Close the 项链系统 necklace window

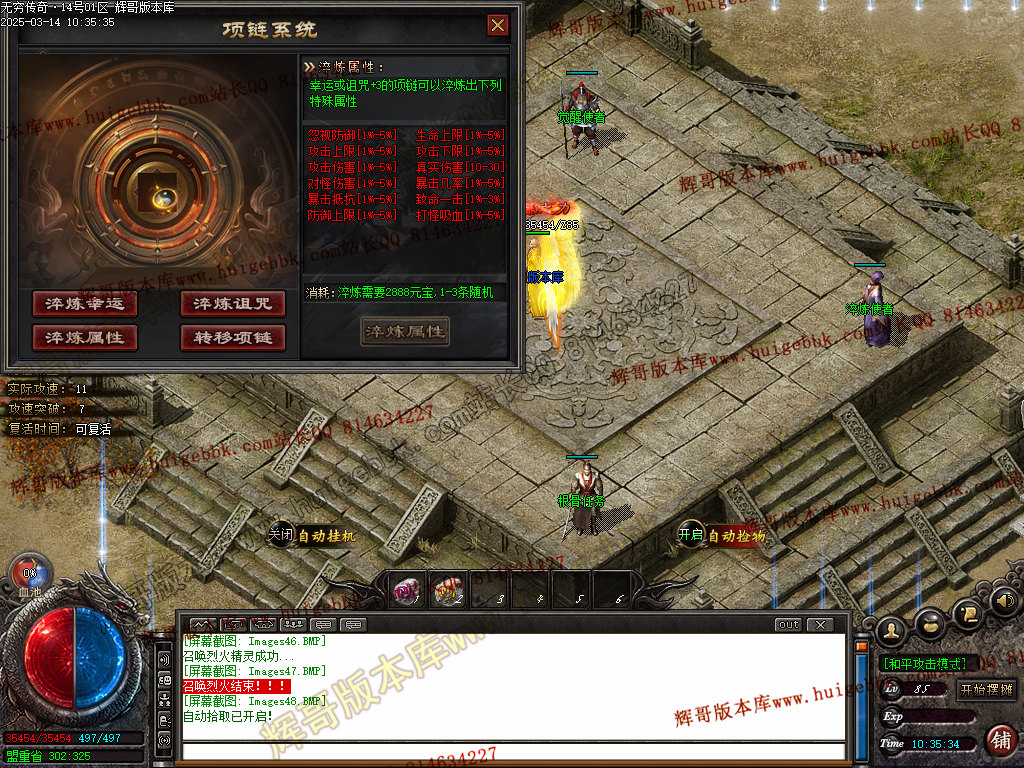[x=497, y=25]
